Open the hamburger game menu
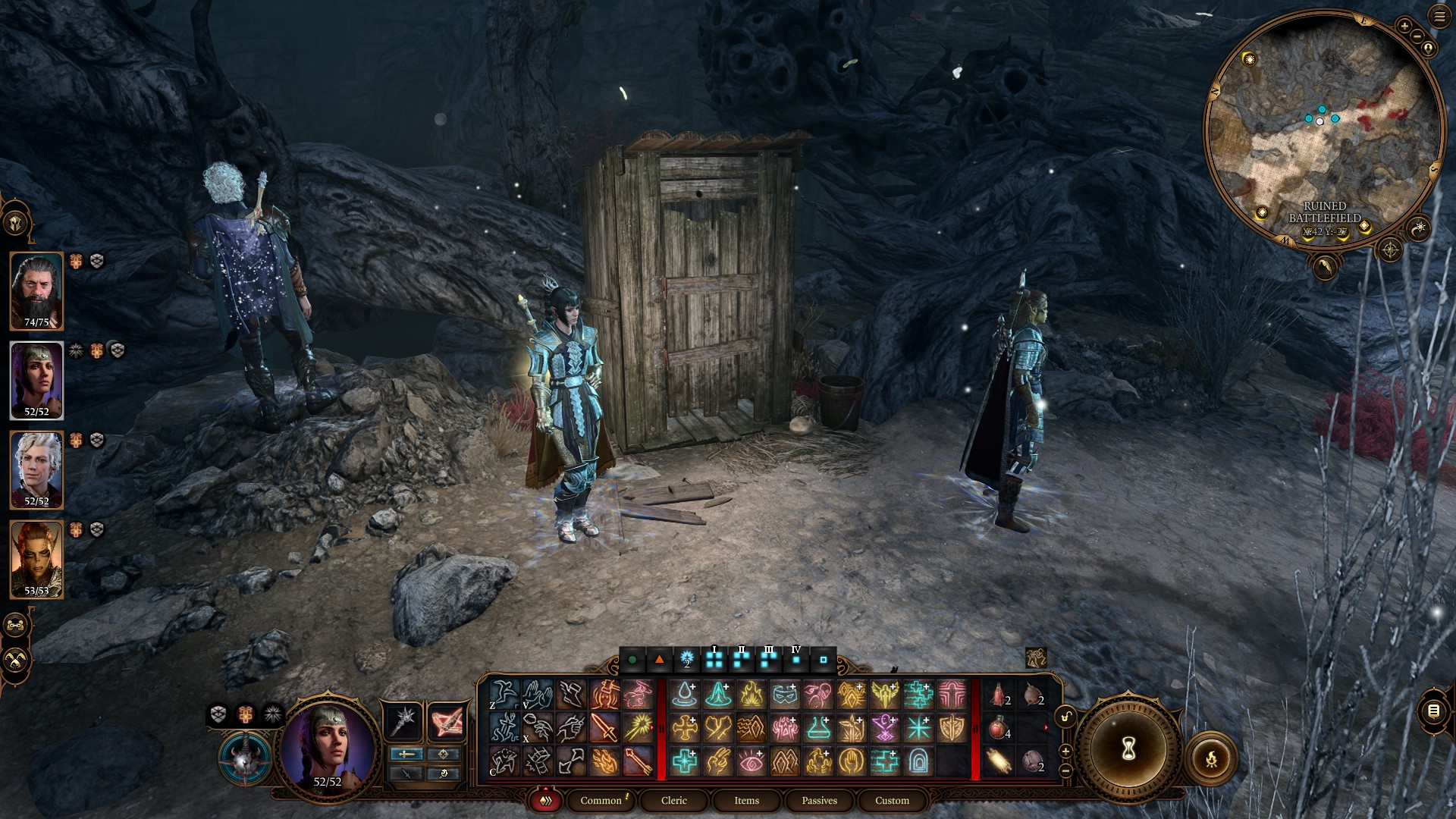The image size is (1456, 819). pyautogui.click(x=1439, y=18)
